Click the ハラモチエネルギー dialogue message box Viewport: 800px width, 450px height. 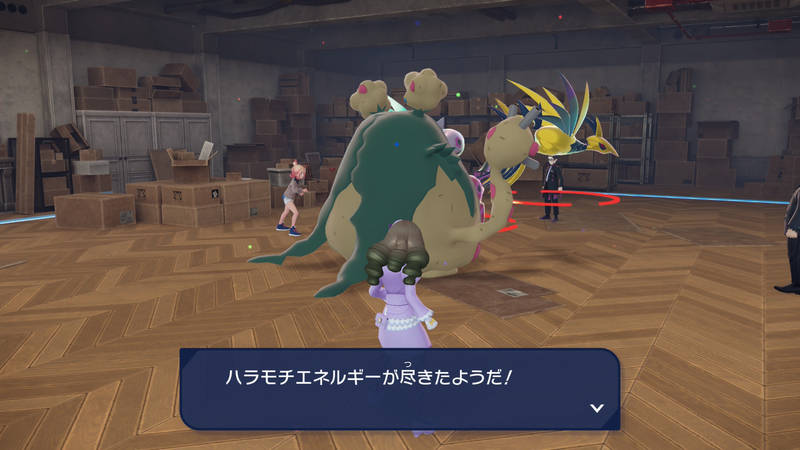(399, 388)
